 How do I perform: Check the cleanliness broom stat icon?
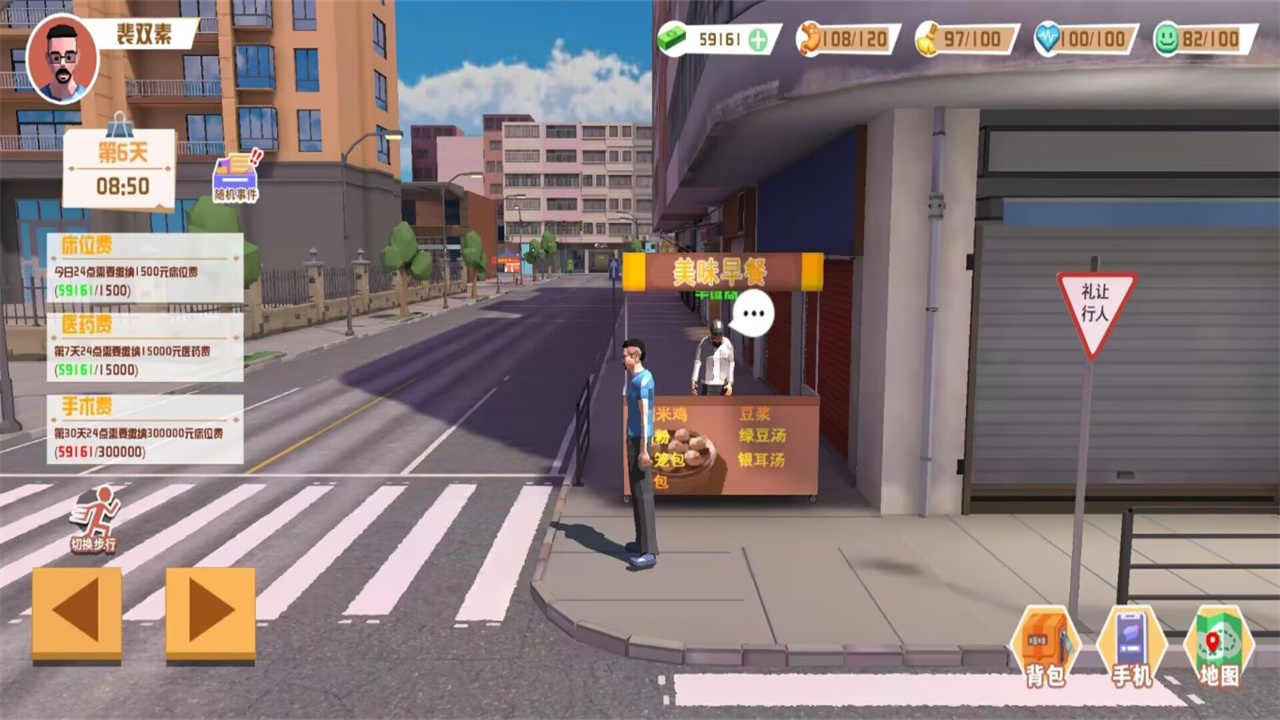[x=928, y=40]
